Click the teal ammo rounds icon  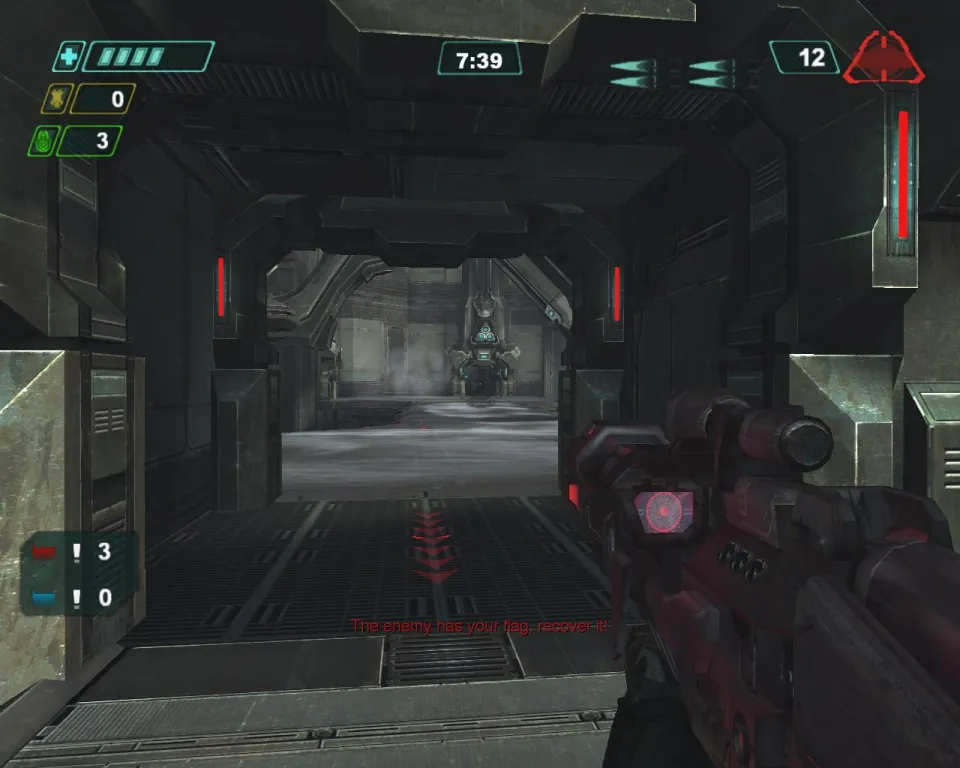point(686,73)
